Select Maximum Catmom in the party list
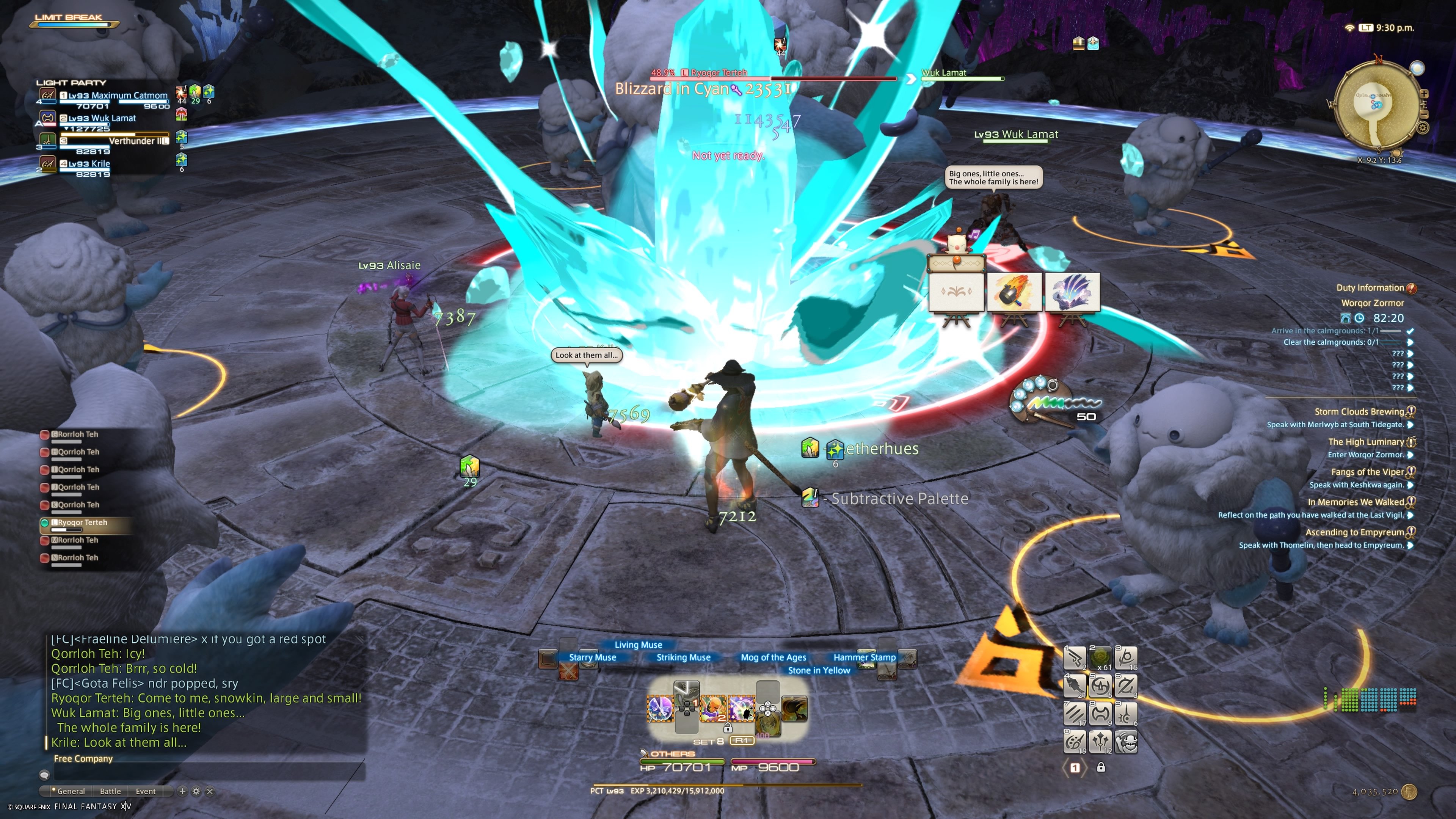Viewport: 1456px width, 819px height. [118, 96]
